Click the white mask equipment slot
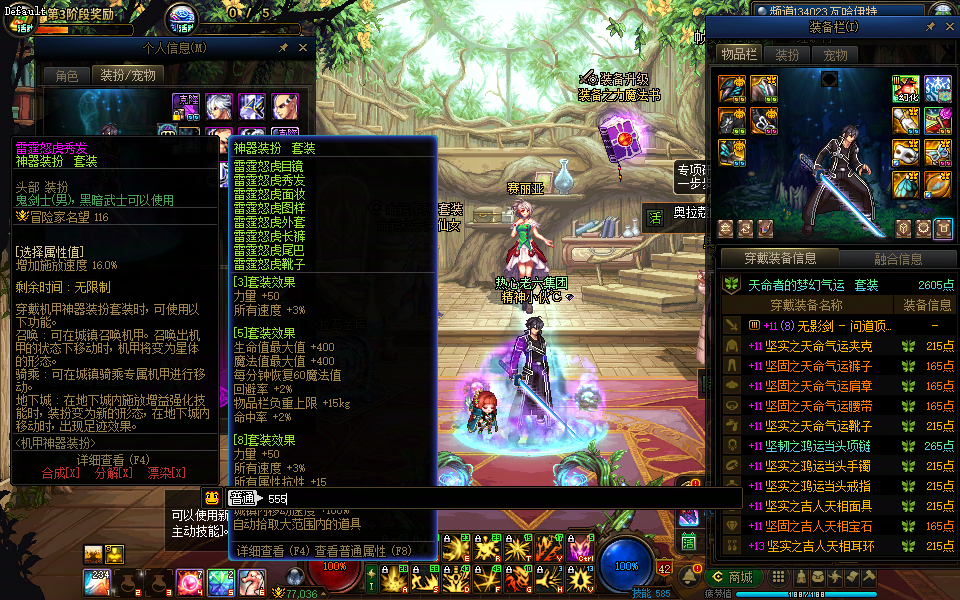 (x=905, y=154)
